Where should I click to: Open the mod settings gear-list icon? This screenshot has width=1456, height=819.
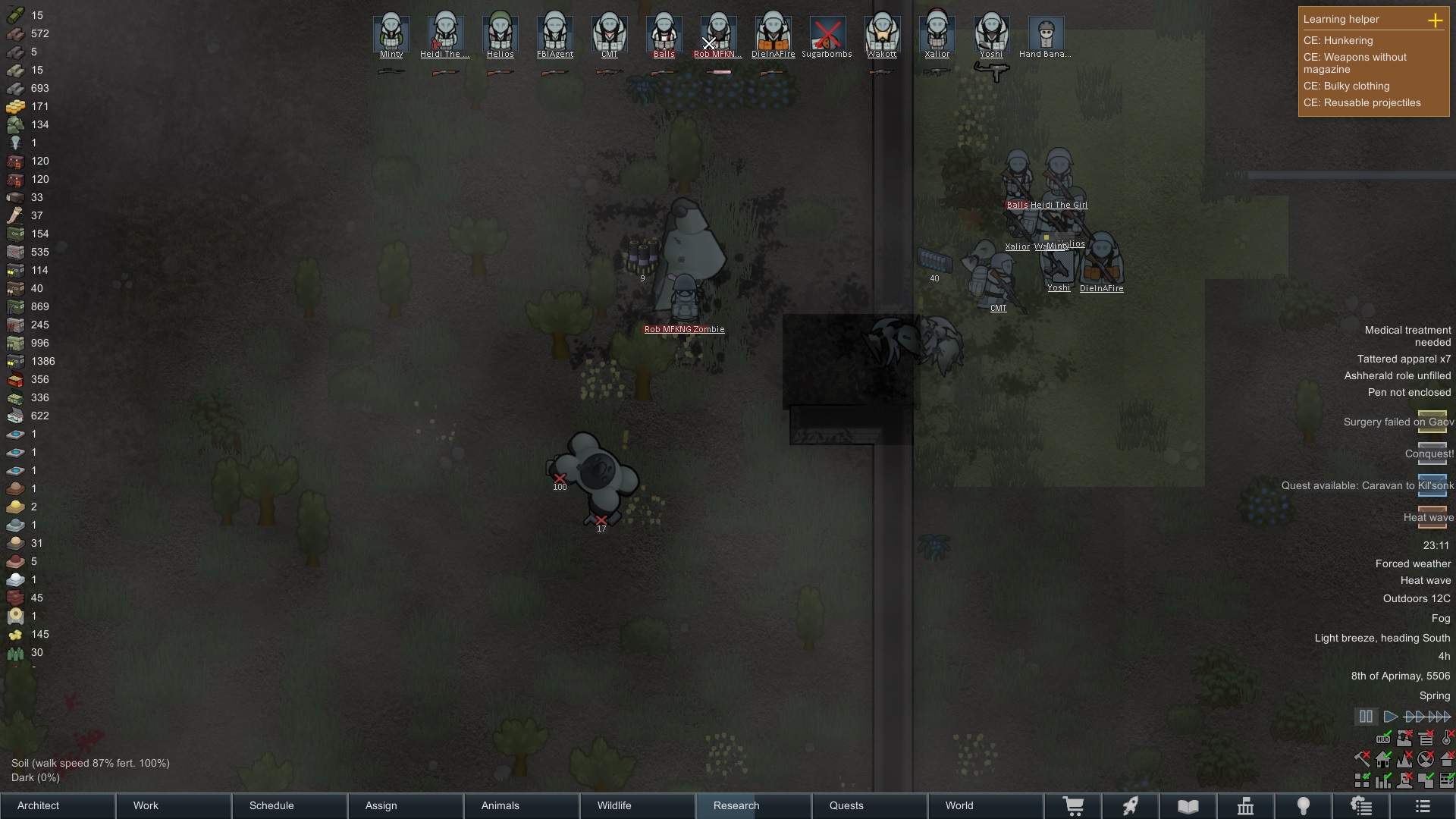pyautogui.click(x=1362, y=806)
